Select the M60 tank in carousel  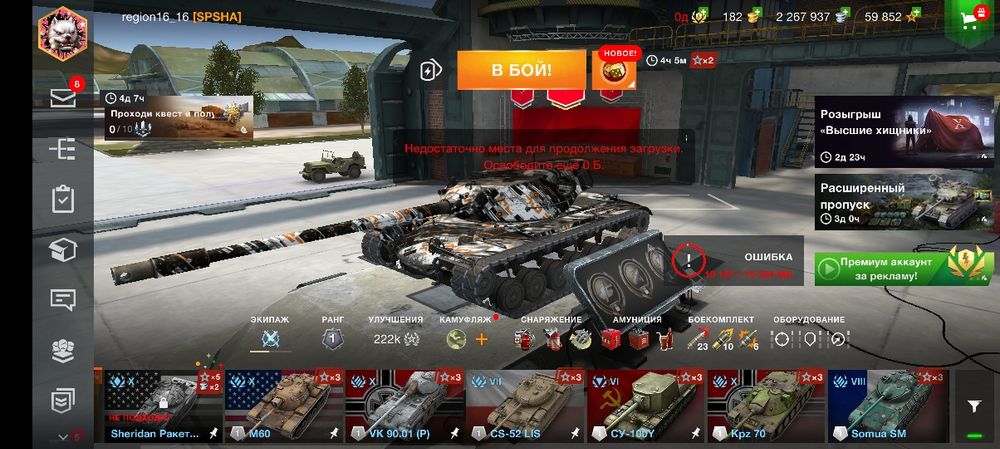pos(284,405)
